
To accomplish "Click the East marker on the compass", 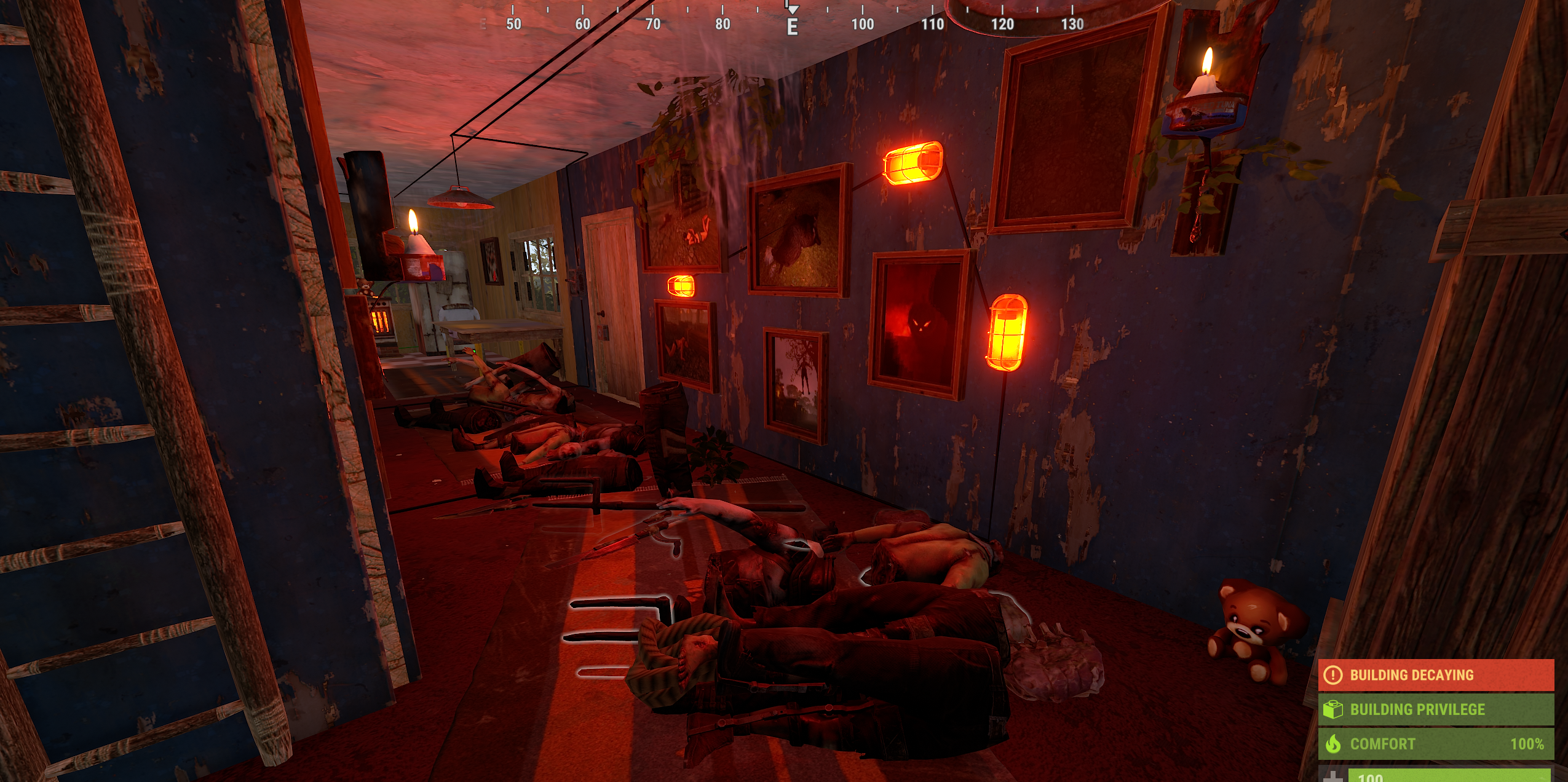I will 793,26.
